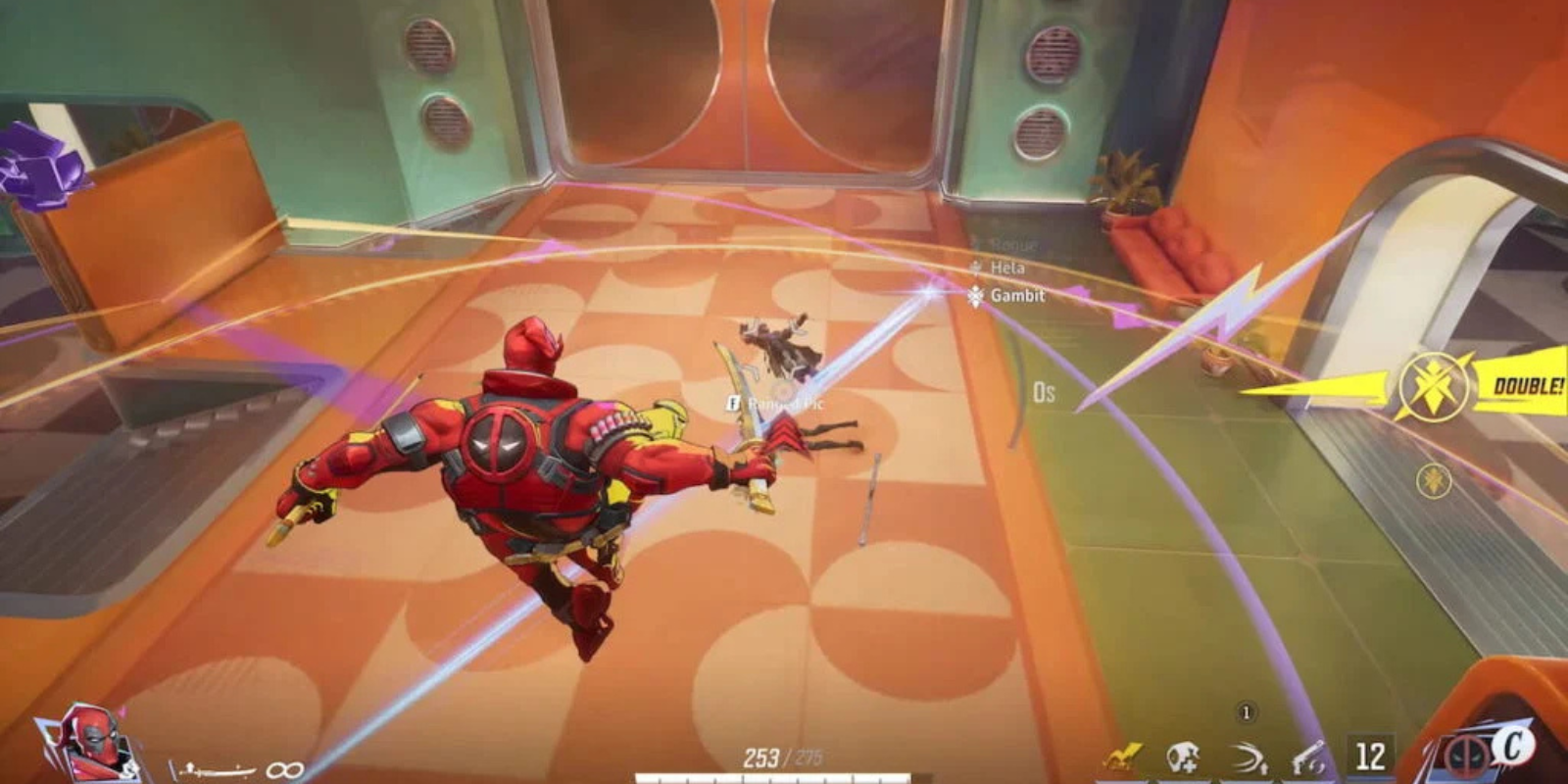Click the Gambit name in the kill feed
The image size is (1568, 784).
[1020, 295]
